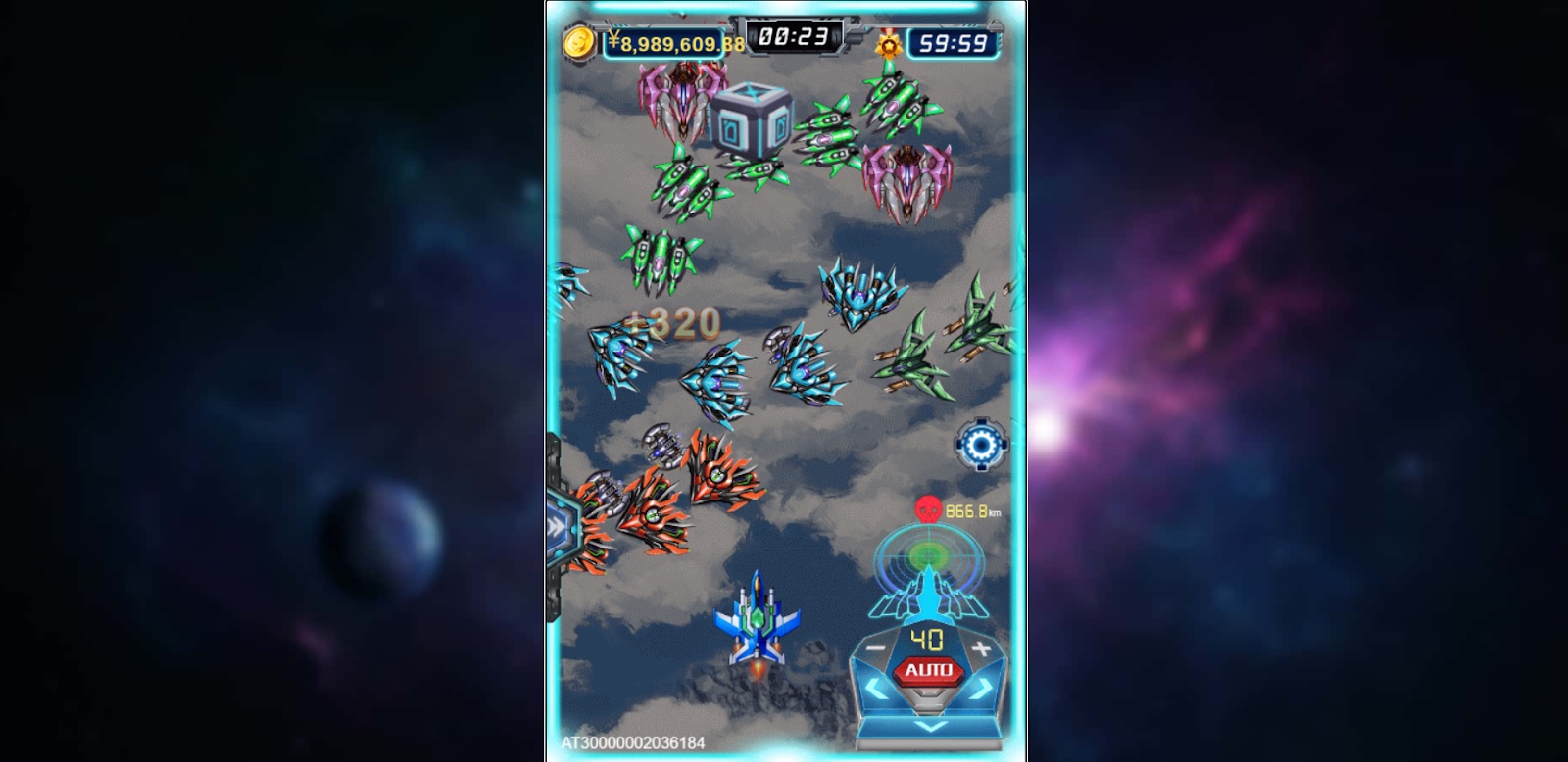Increase the bet with the plus button
Image resolution: width=1568 pixels, height=762 pixels.
pyautogui.click(x=981, y=648)
